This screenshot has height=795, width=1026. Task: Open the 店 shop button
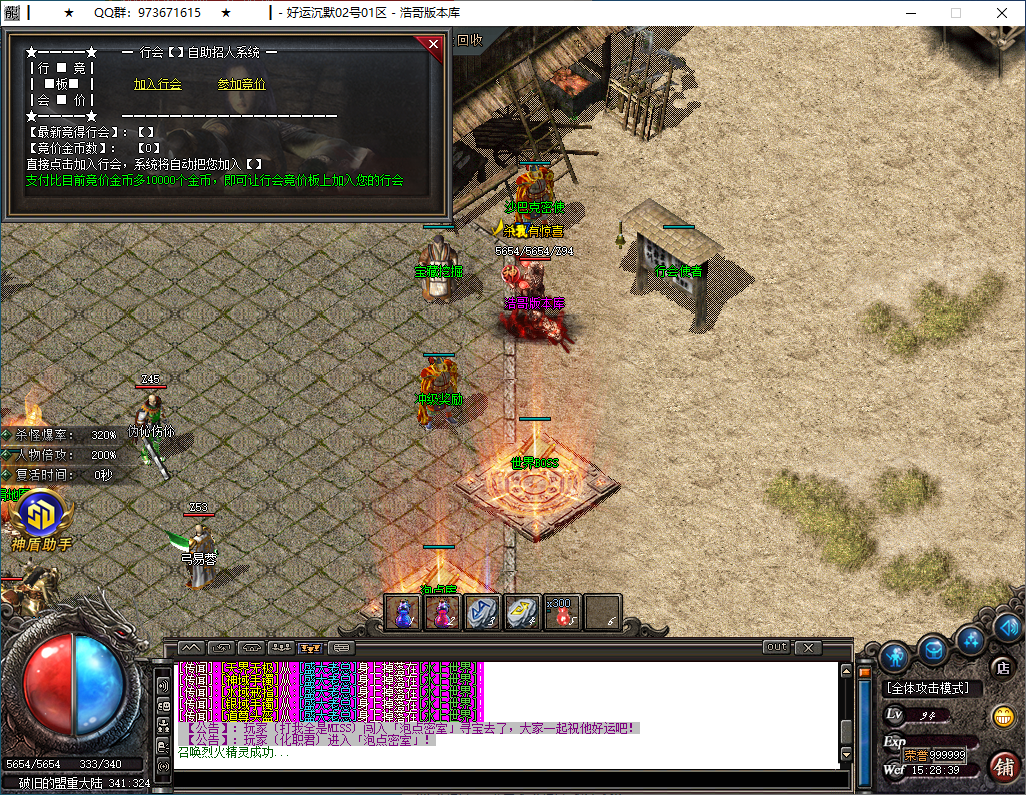tap(1001, 667)
